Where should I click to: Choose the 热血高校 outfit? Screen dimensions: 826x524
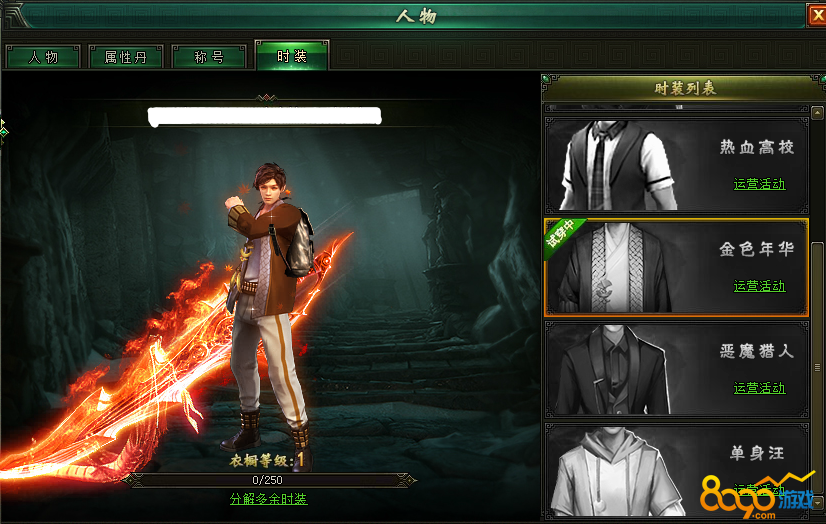674,164
